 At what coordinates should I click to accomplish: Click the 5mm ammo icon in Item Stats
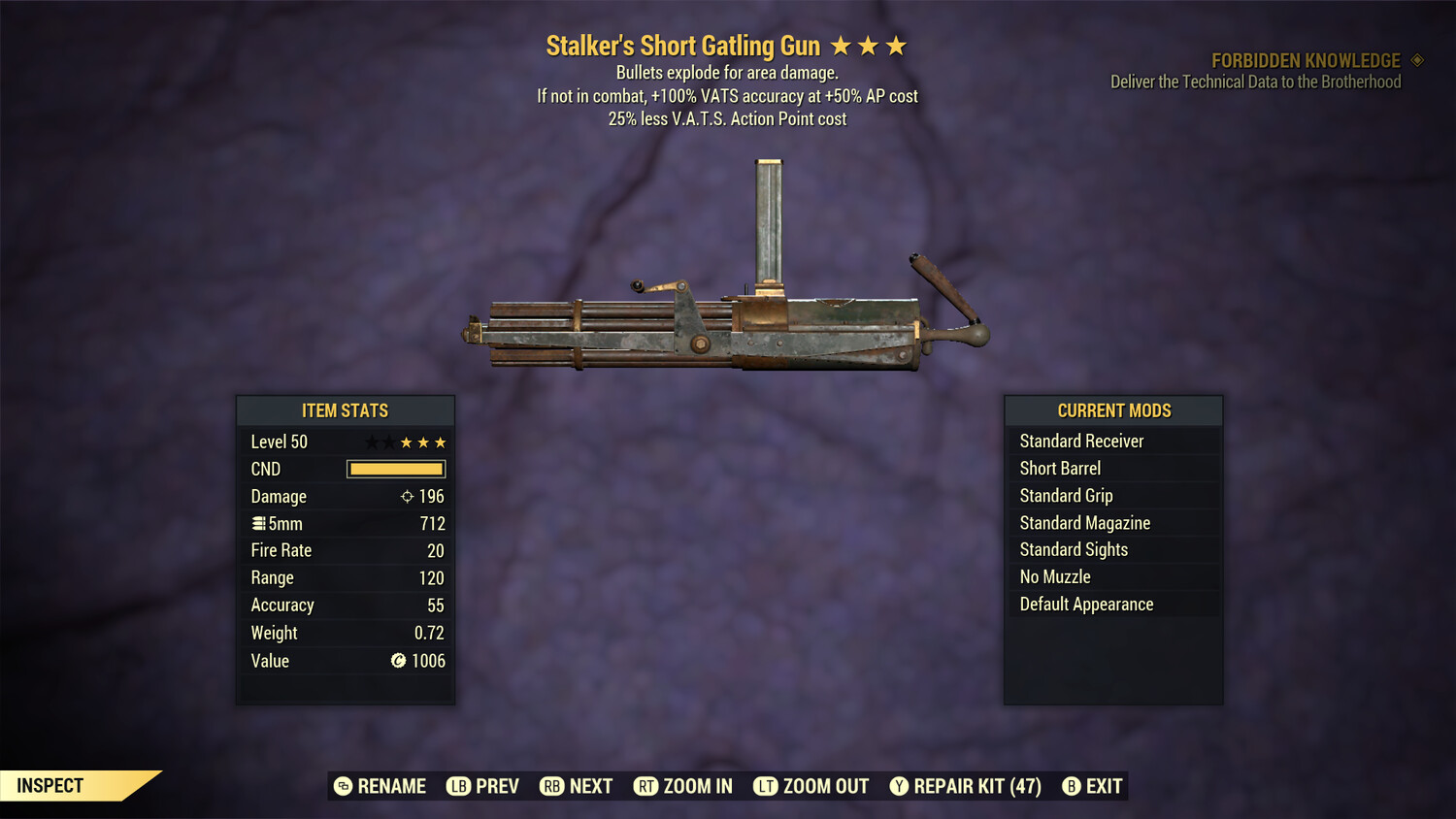259,523
